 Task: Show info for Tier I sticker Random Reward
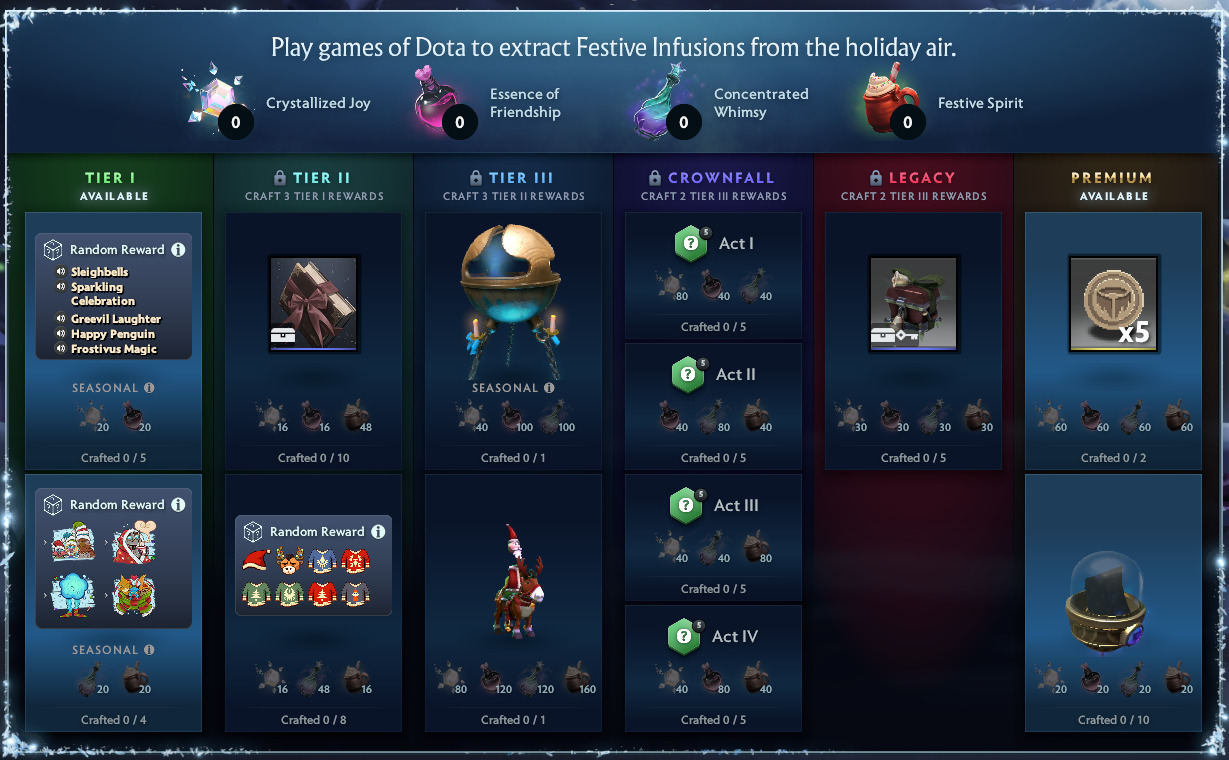click(178, 505)
